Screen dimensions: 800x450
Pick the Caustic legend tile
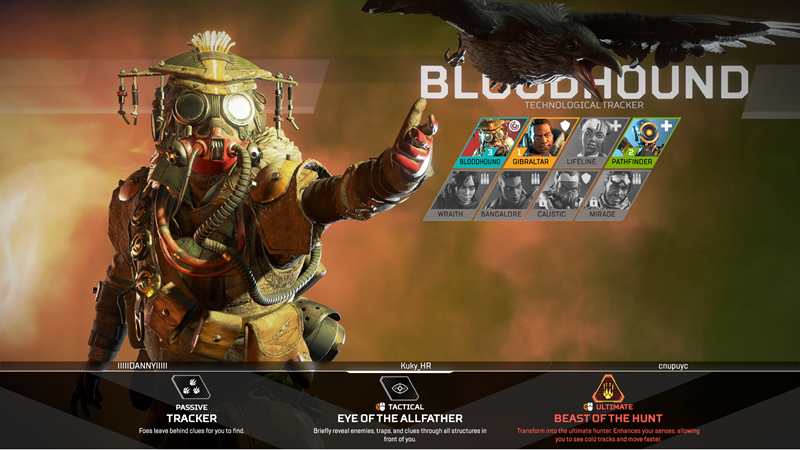tap(561, 194)
